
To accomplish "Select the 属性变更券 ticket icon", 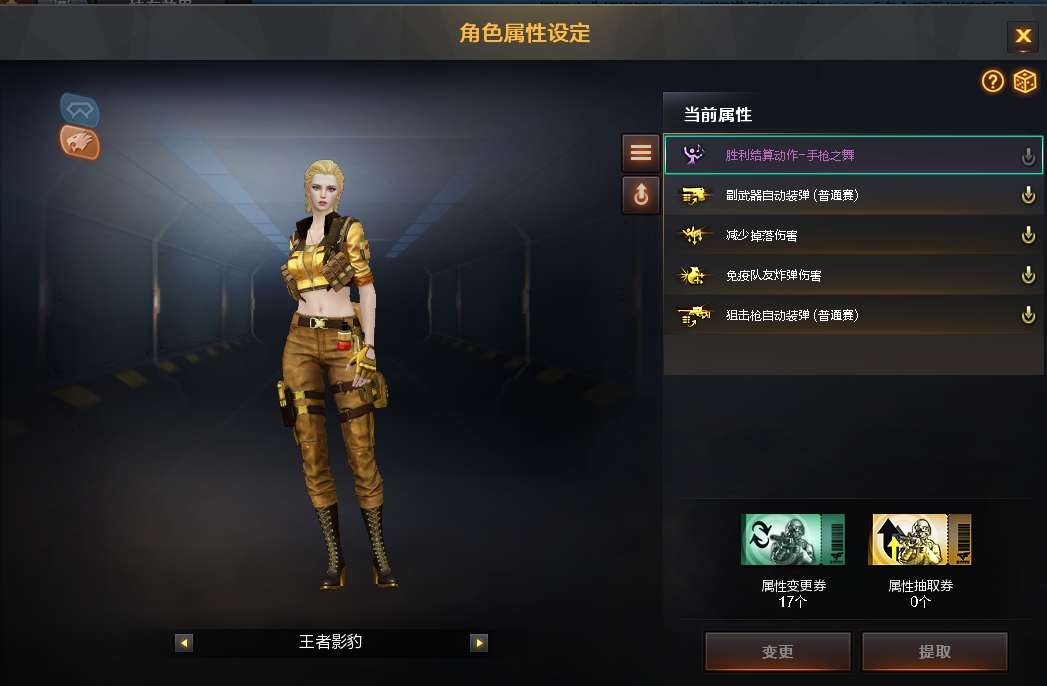I will (x=793, y=540).
